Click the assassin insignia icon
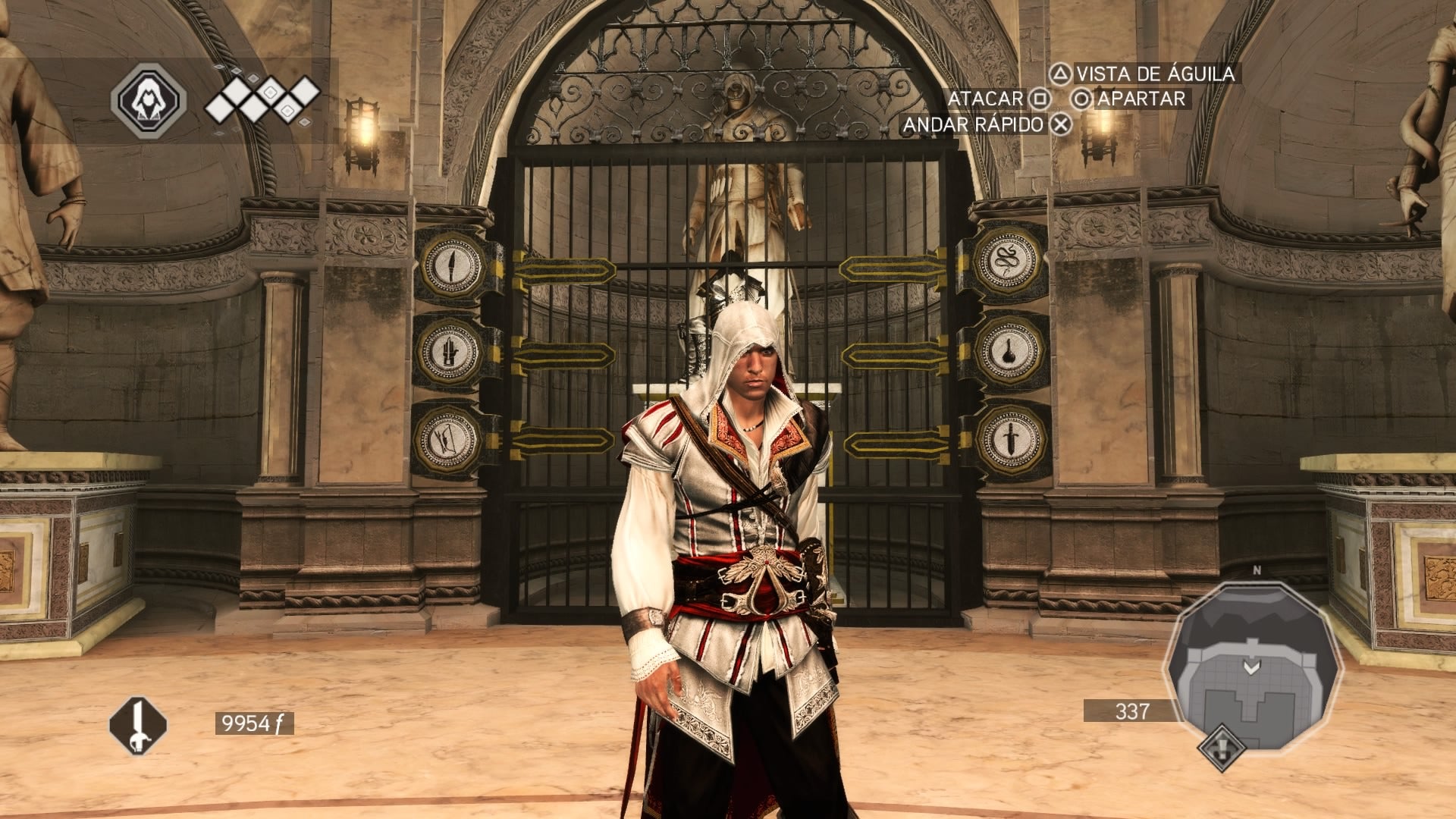This screenshot has width=1456, height=819. pyautogui.click(x=149, y=101)
